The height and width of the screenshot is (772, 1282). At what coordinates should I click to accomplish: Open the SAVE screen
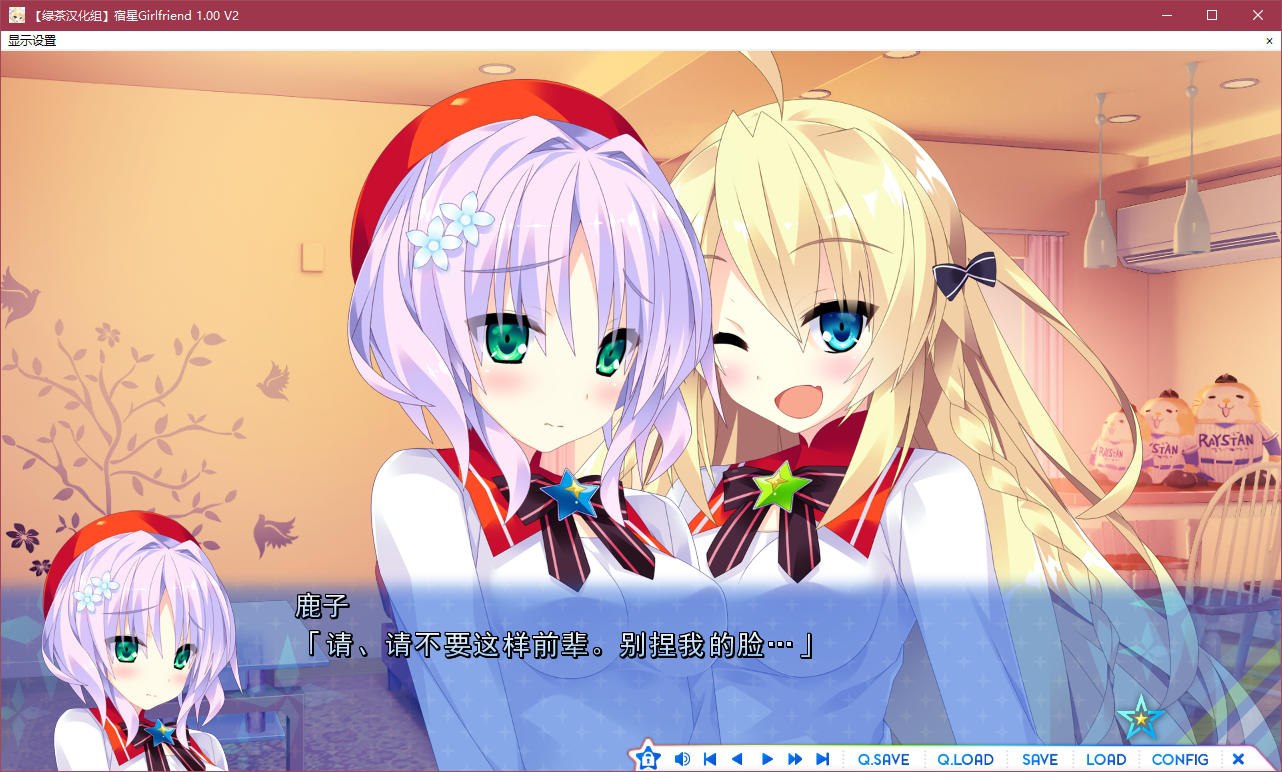coord(1039,758)
